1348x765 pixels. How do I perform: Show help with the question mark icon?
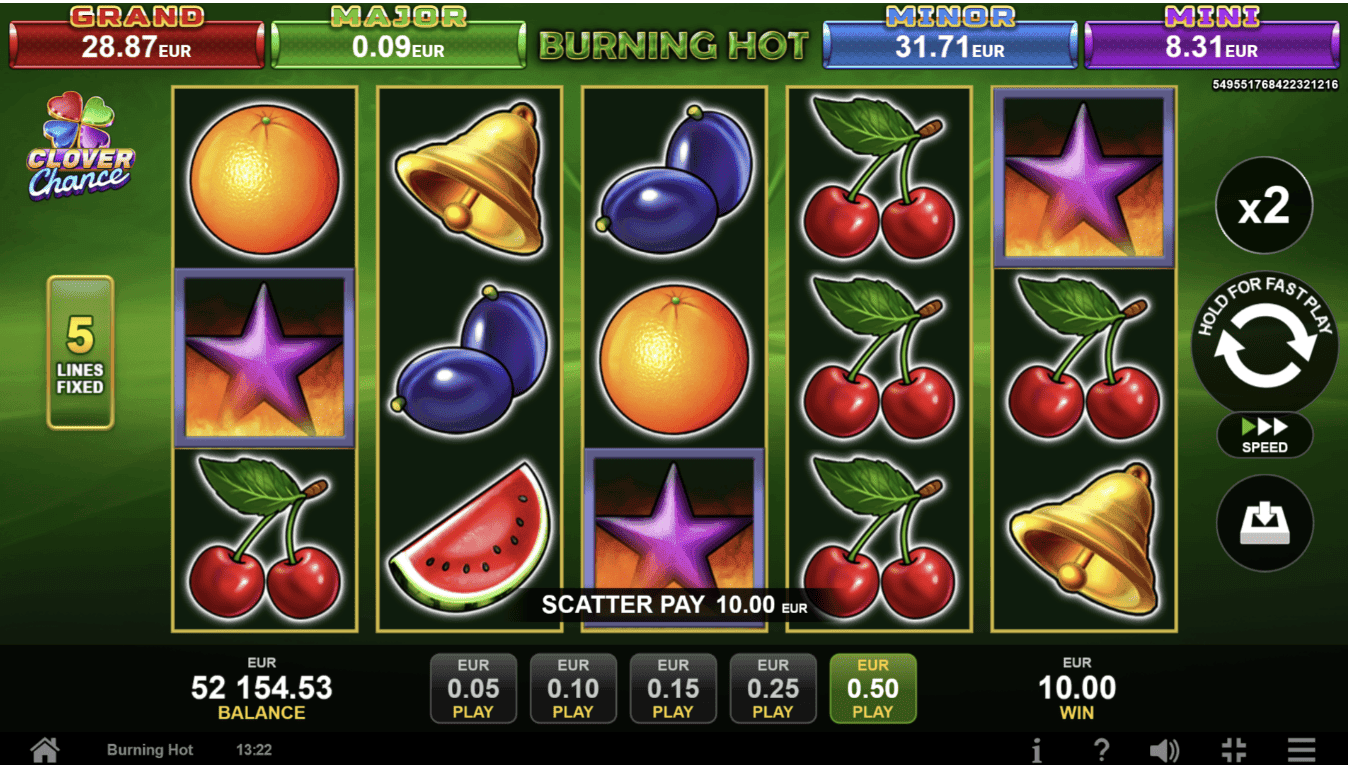[x=1101, y=749]
